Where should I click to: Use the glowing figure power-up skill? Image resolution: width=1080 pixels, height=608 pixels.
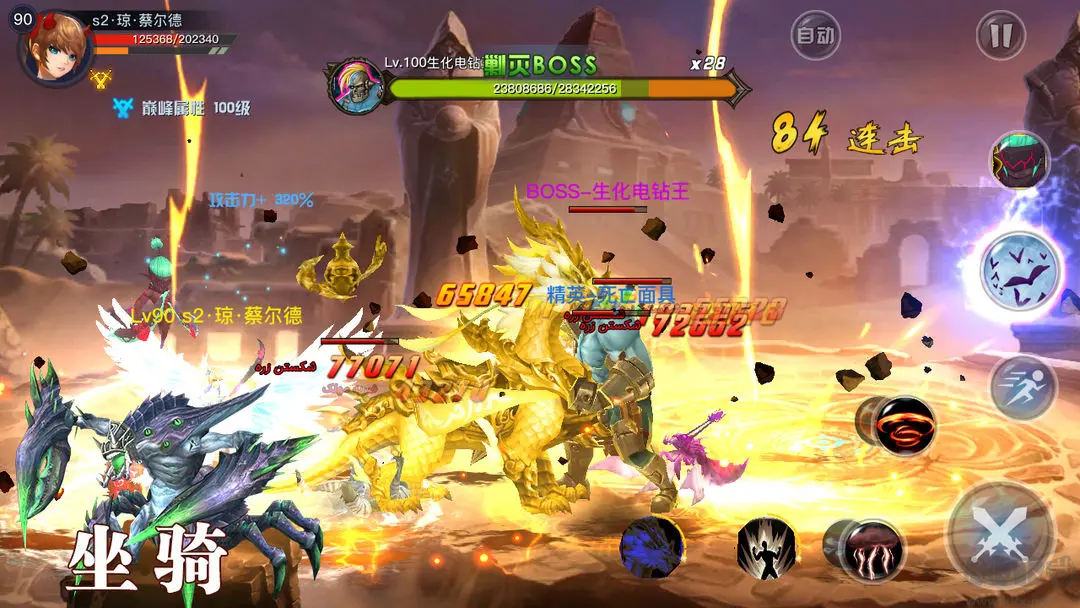(x=767, y=549)
